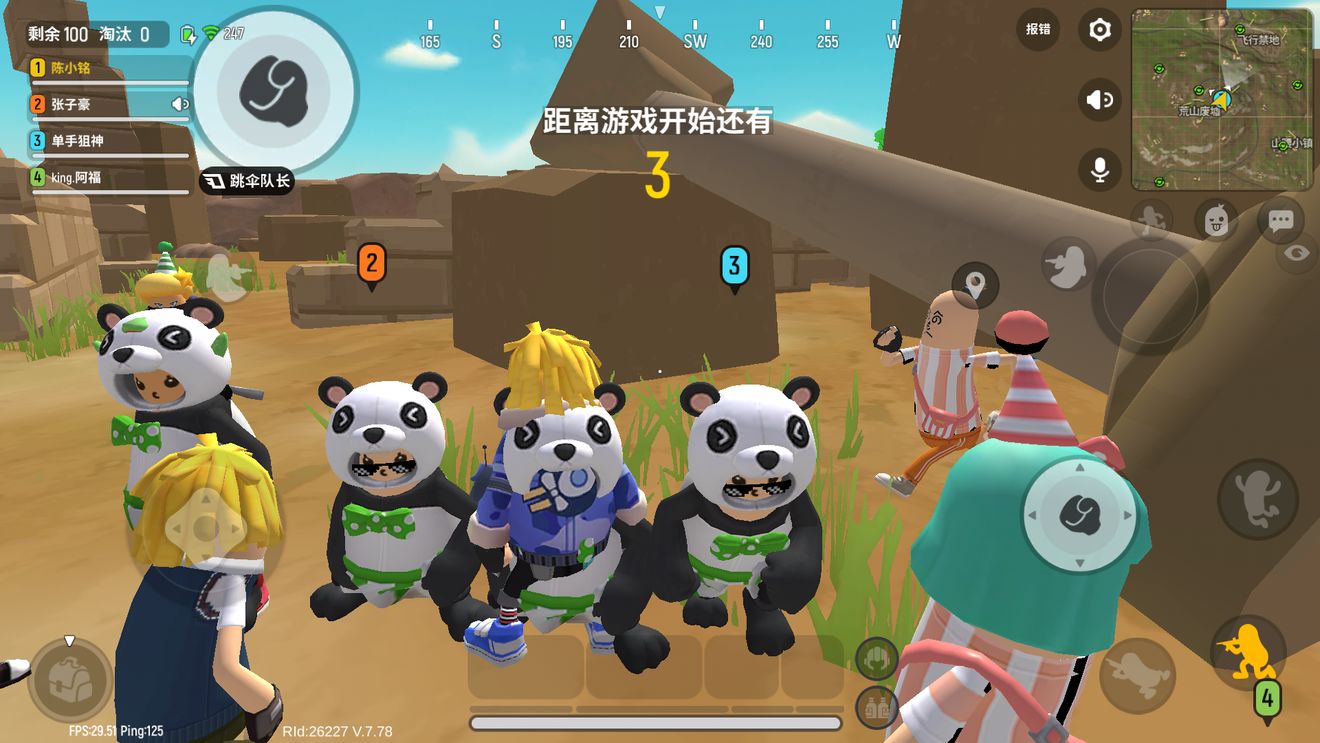
Task: Select teammate king.阿福 in the team list
Action: coord(110,178)
